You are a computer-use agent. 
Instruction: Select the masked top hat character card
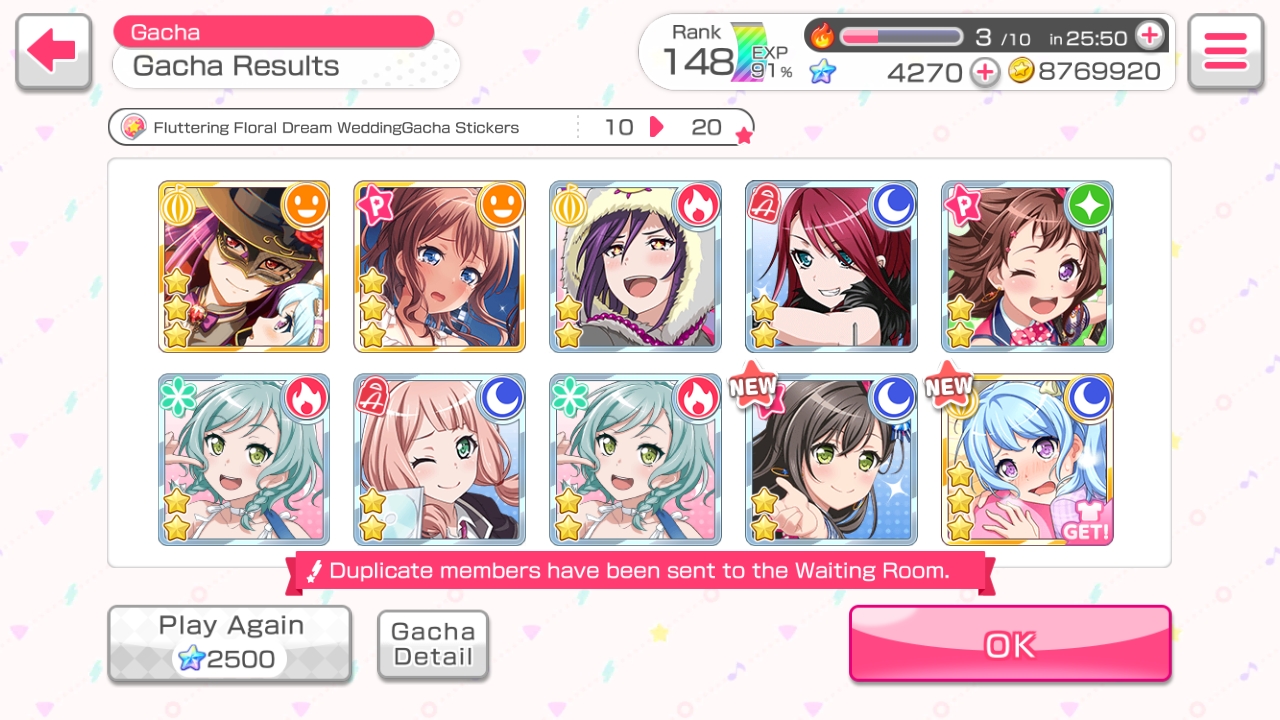click(x=244, y=267)
